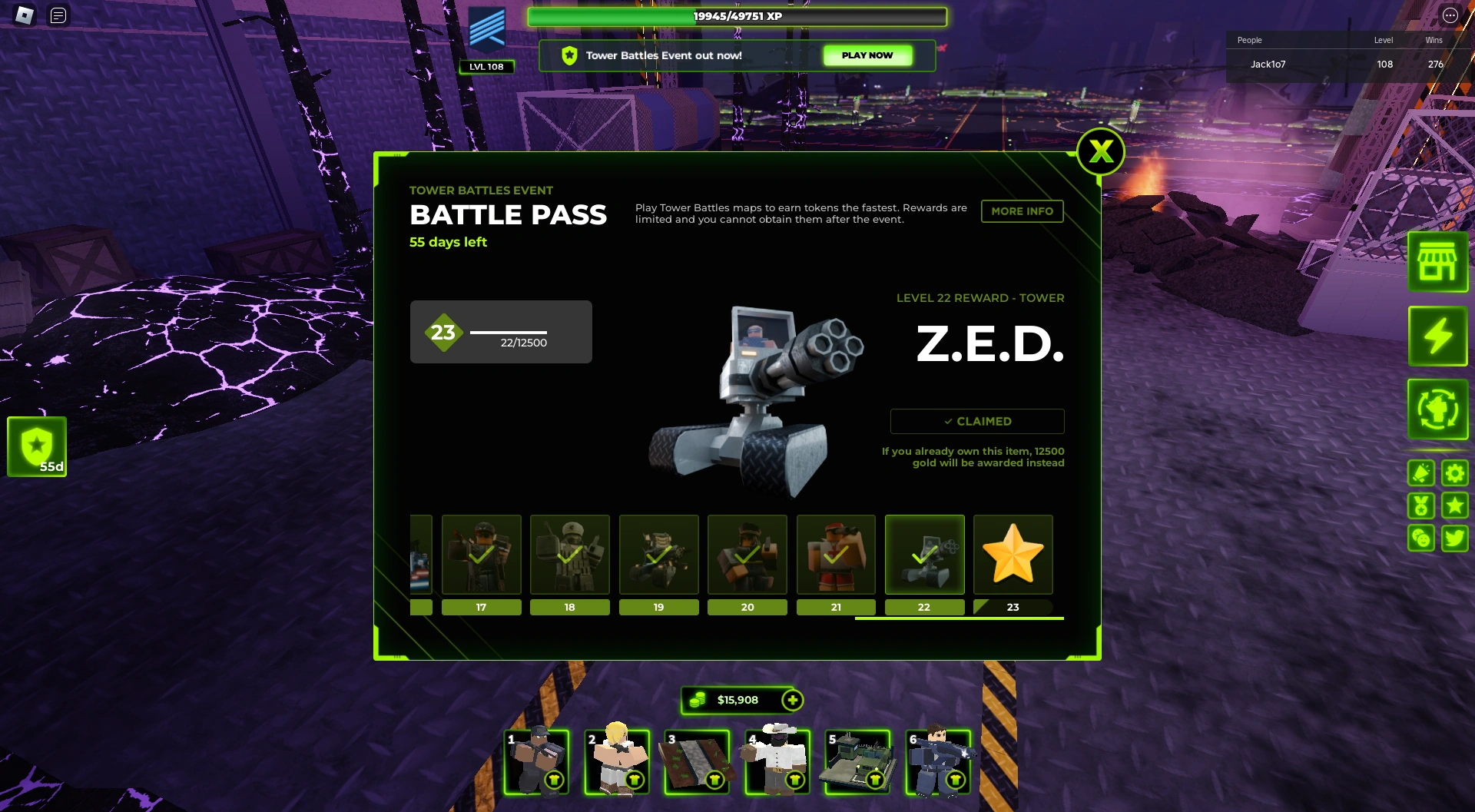The image size is (1475, 812).
Task: Open the in-game Shop icon
Action: click(1437, 262)
